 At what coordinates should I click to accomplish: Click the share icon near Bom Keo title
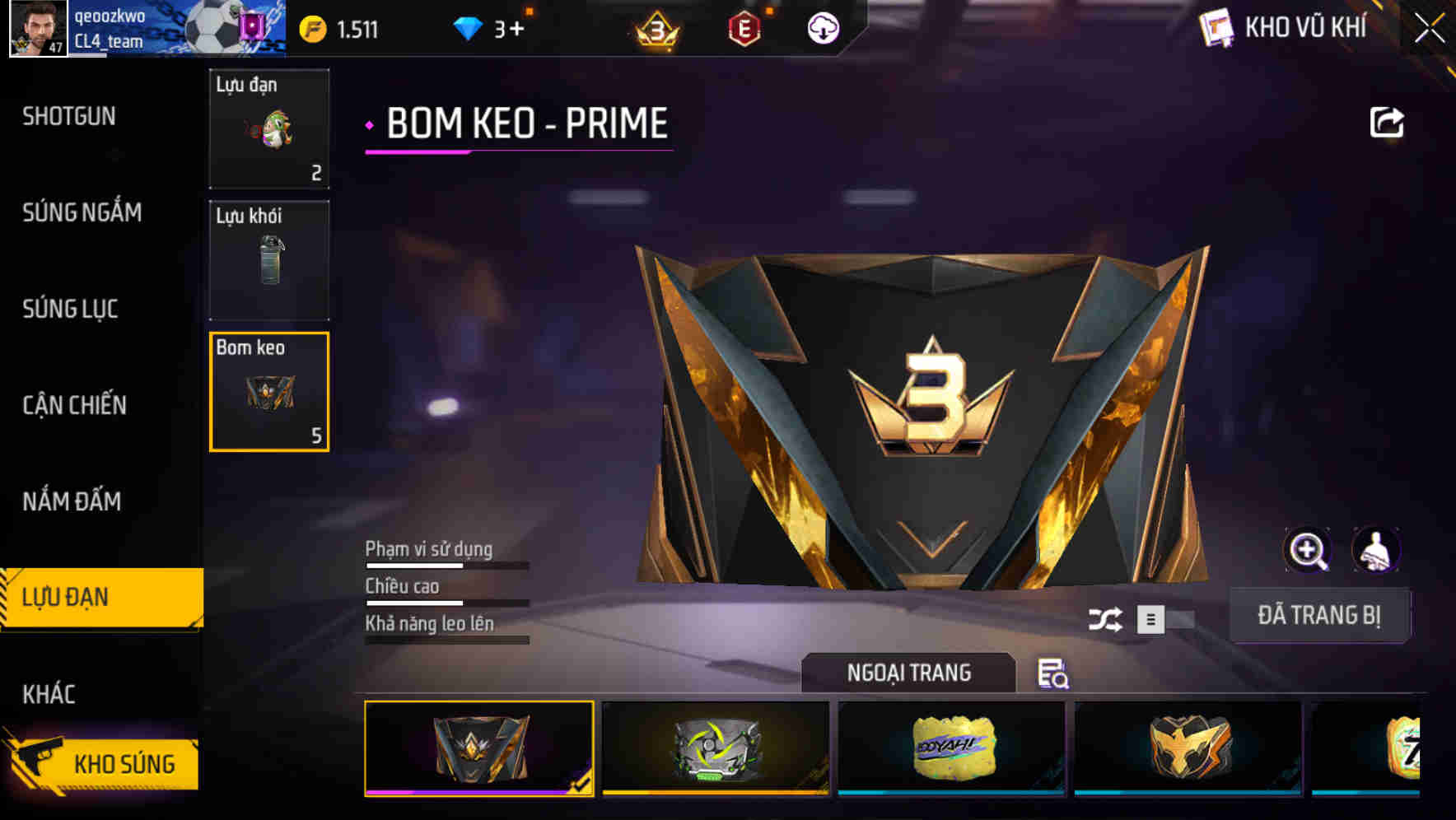click(x=1387, y=121)
